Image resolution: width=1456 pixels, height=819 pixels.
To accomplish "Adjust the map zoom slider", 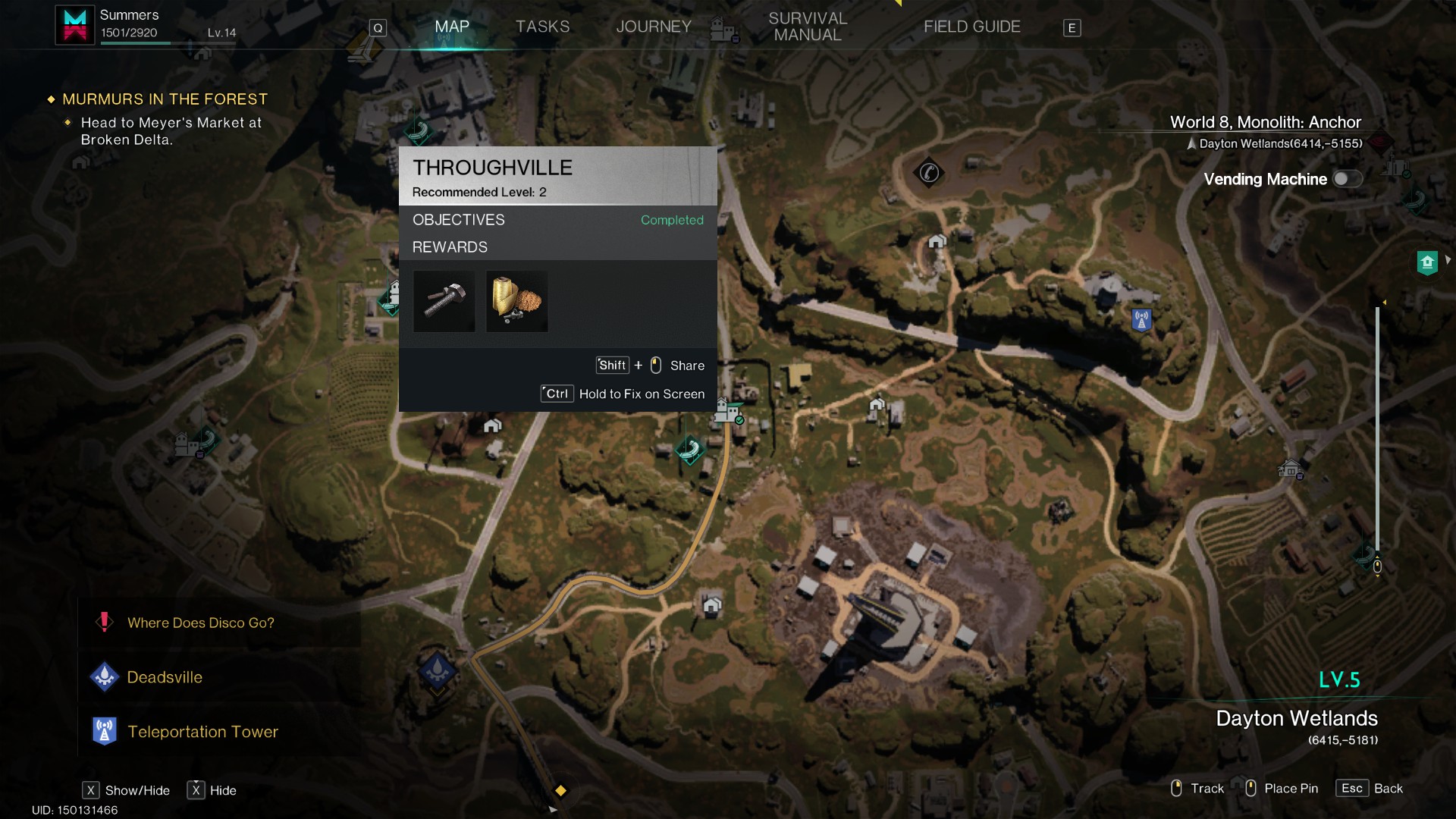I will pos(1377,566).
